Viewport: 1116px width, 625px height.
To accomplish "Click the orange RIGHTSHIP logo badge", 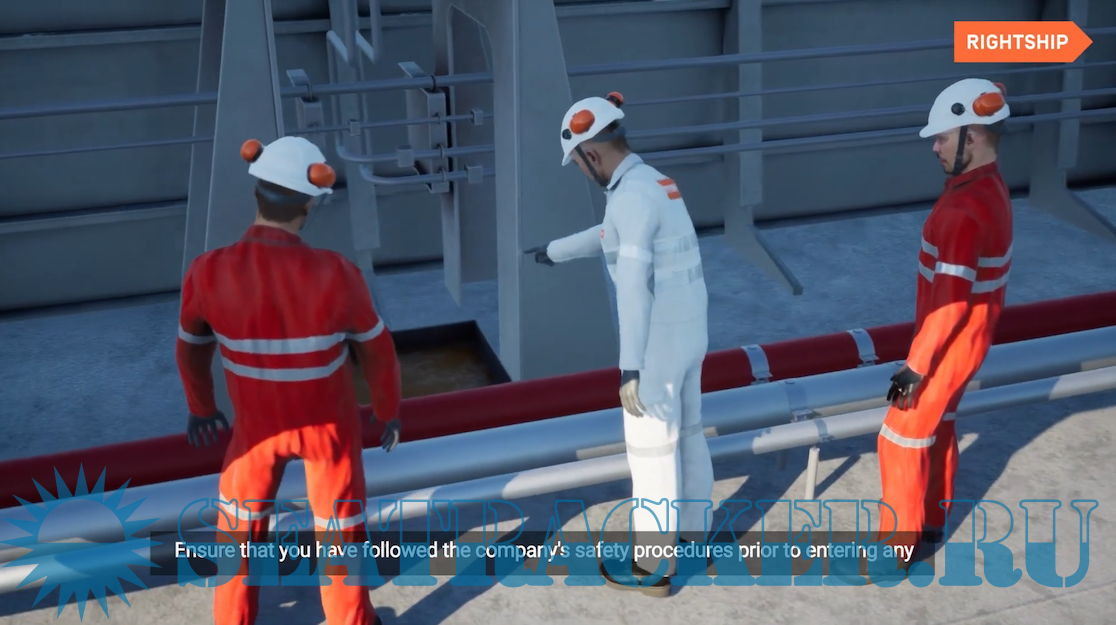I will pos(1020,43).
